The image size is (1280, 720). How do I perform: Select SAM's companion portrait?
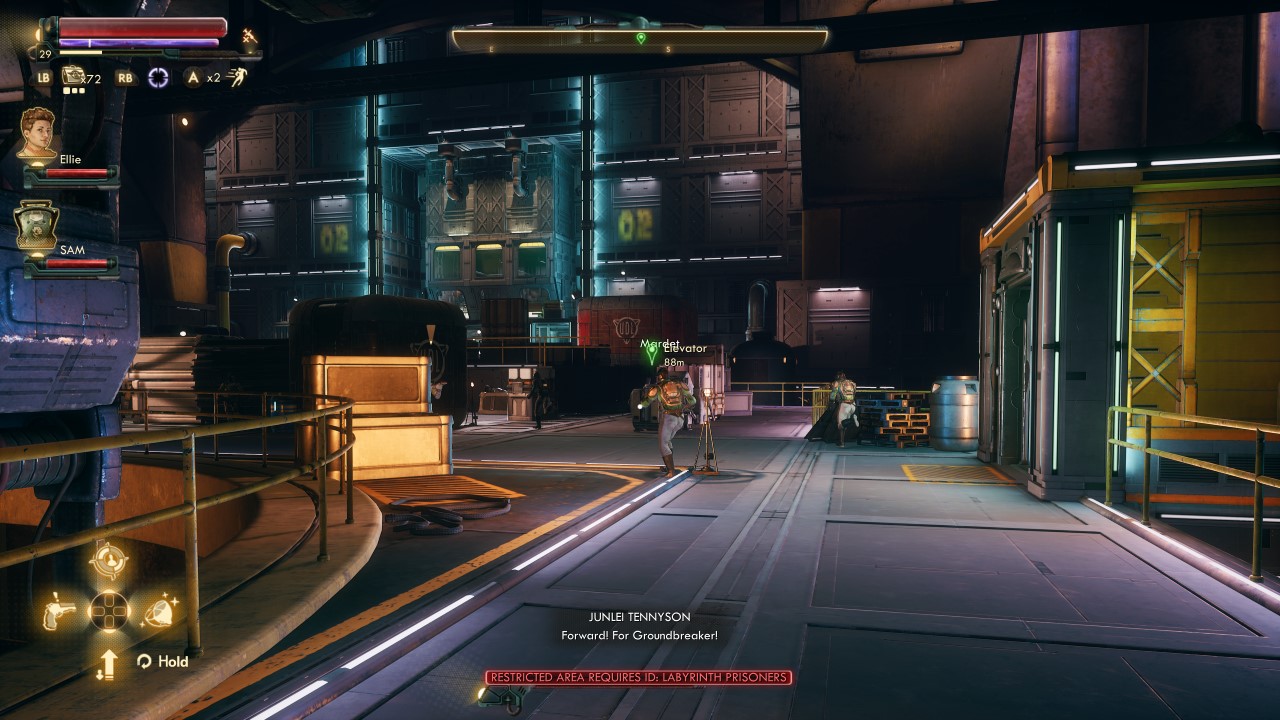(x=37, y=225)
